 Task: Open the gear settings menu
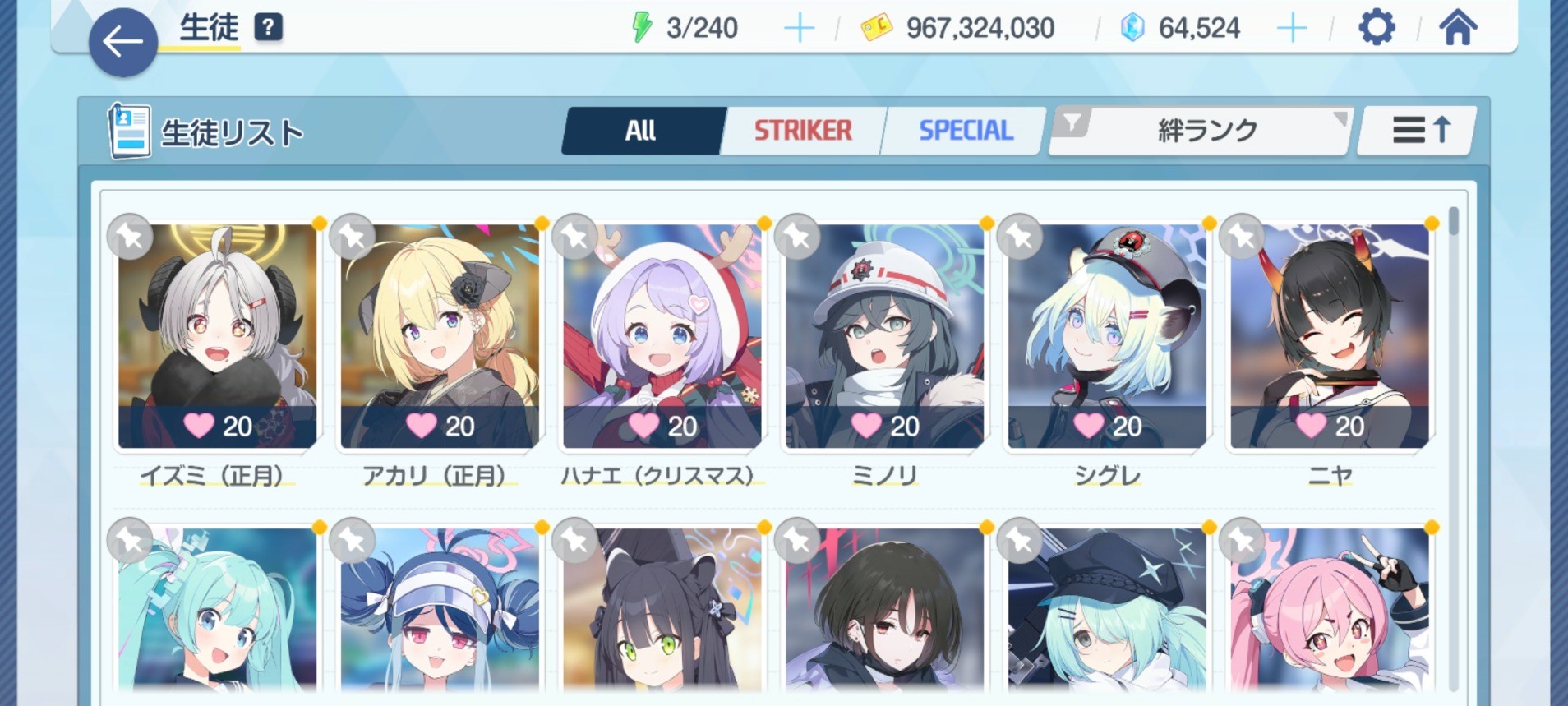[x=1377, y=28]
